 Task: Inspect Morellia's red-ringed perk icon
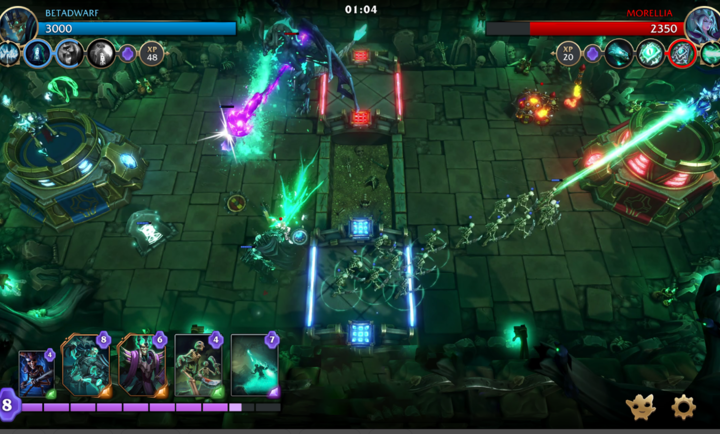pos(682,53)
